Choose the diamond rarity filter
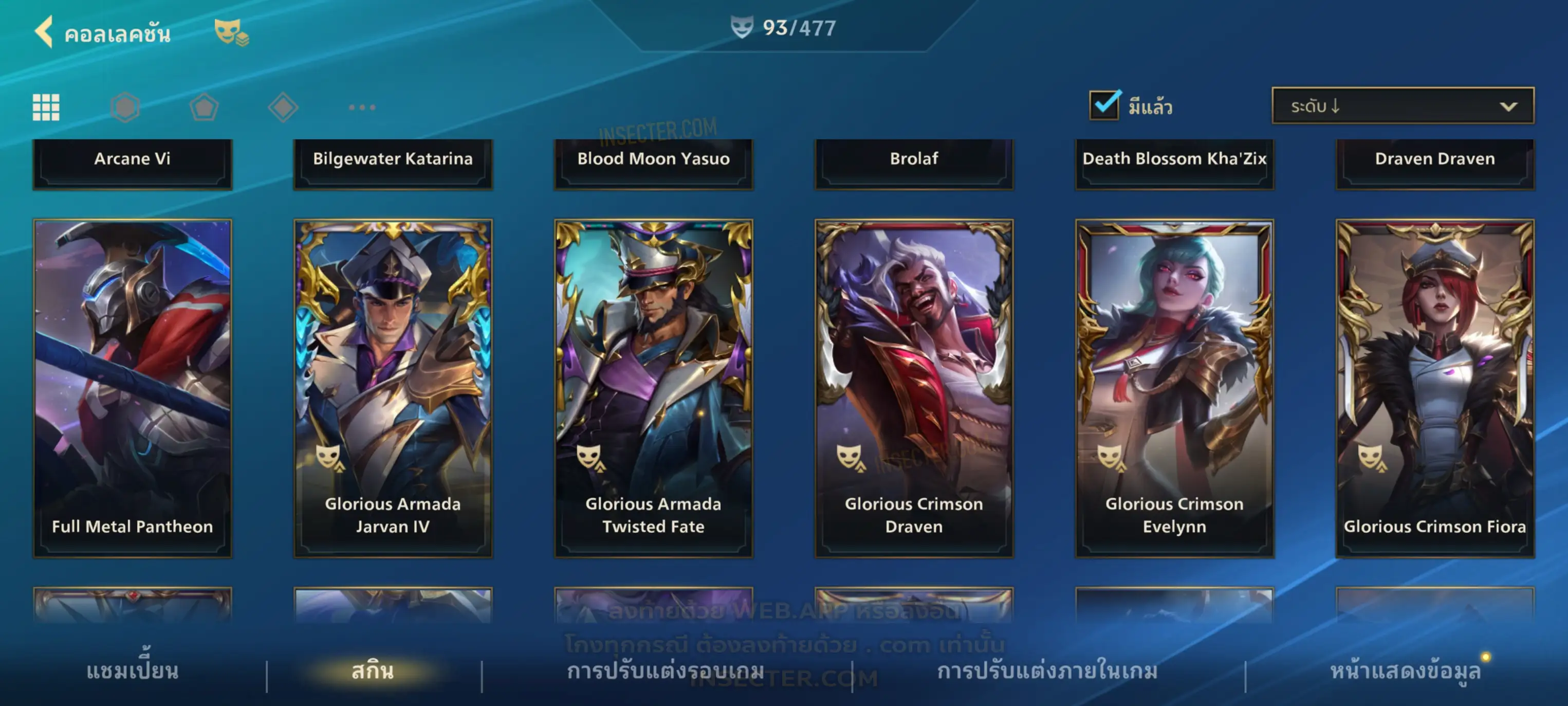1568x706 pixels. pyautogui.click(x=283, y=107)
